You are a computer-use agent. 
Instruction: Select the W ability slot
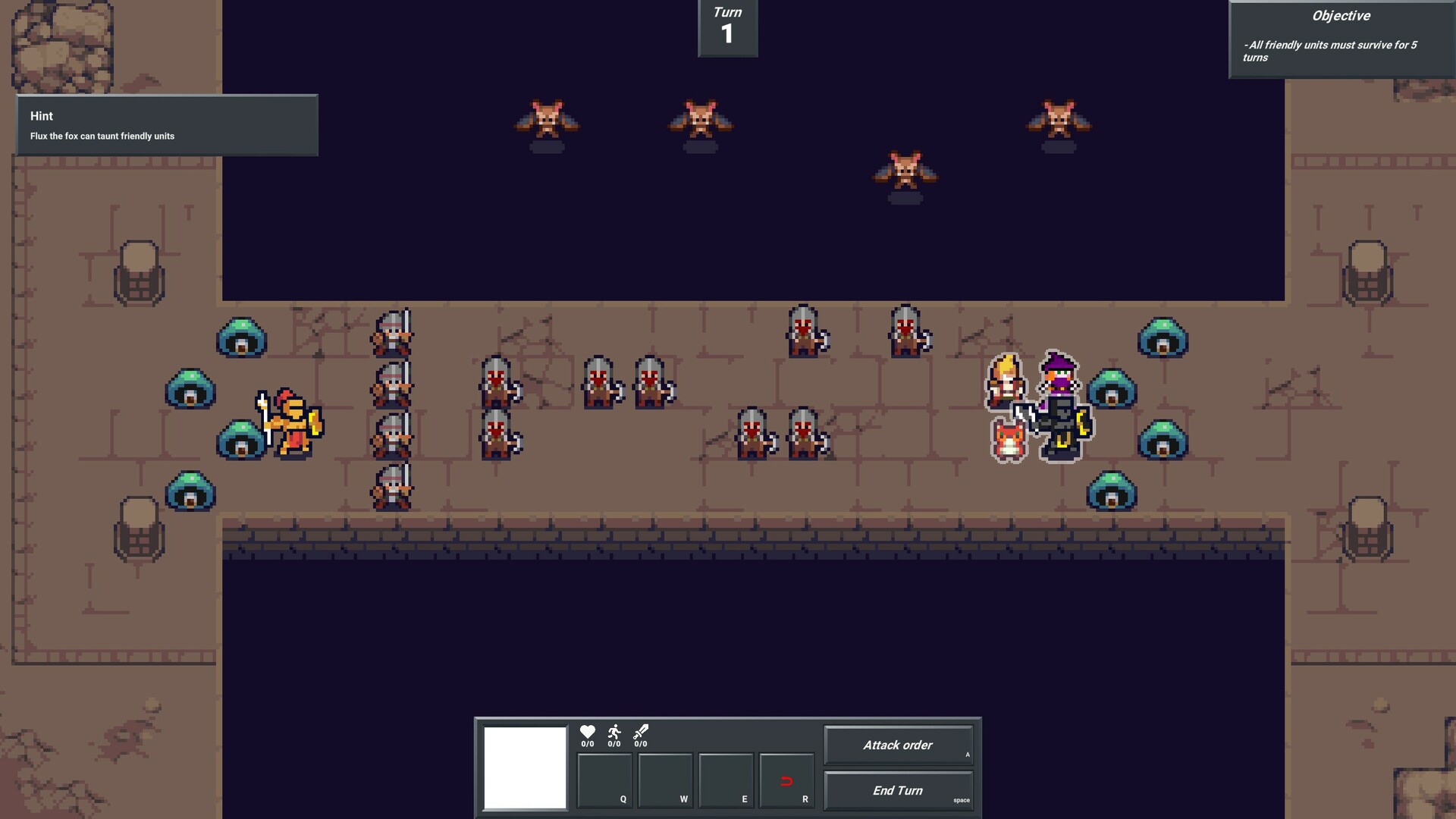[x=665, y=780]
